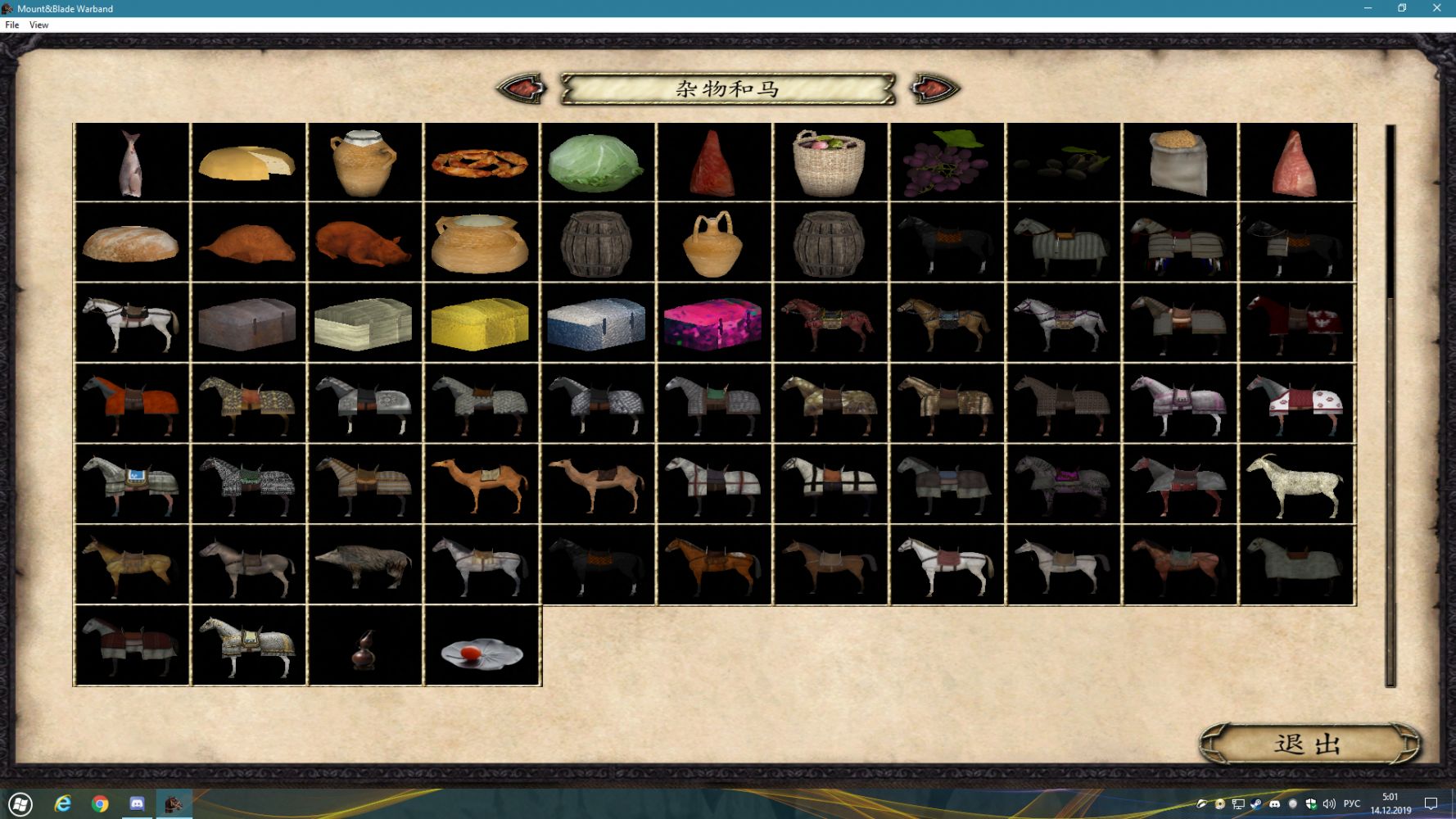Select the wicker basket of fruit
Screen dimensions: 1456x819
coord(829,162)
